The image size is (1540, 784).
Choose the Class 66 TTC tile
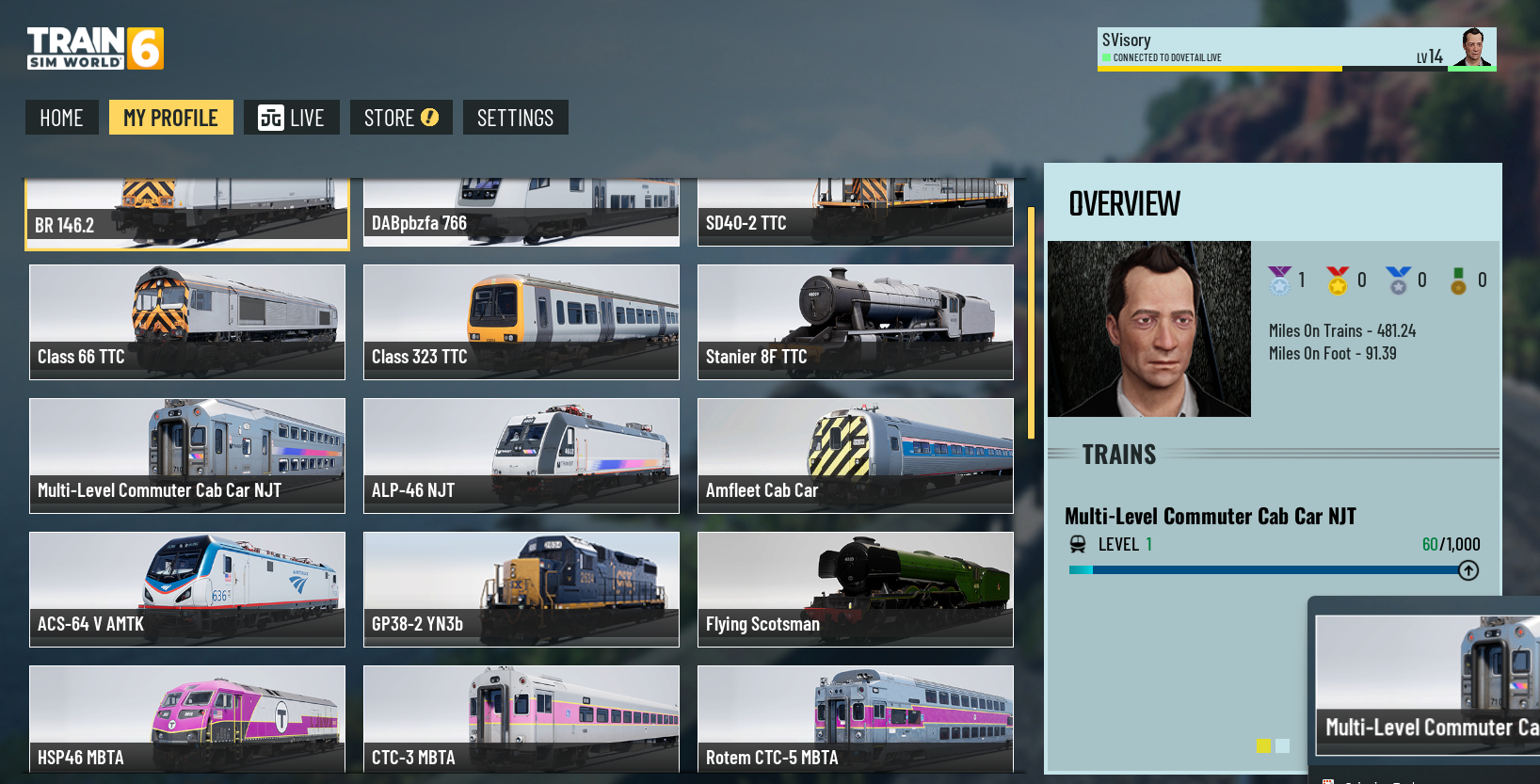click(186, 322)
